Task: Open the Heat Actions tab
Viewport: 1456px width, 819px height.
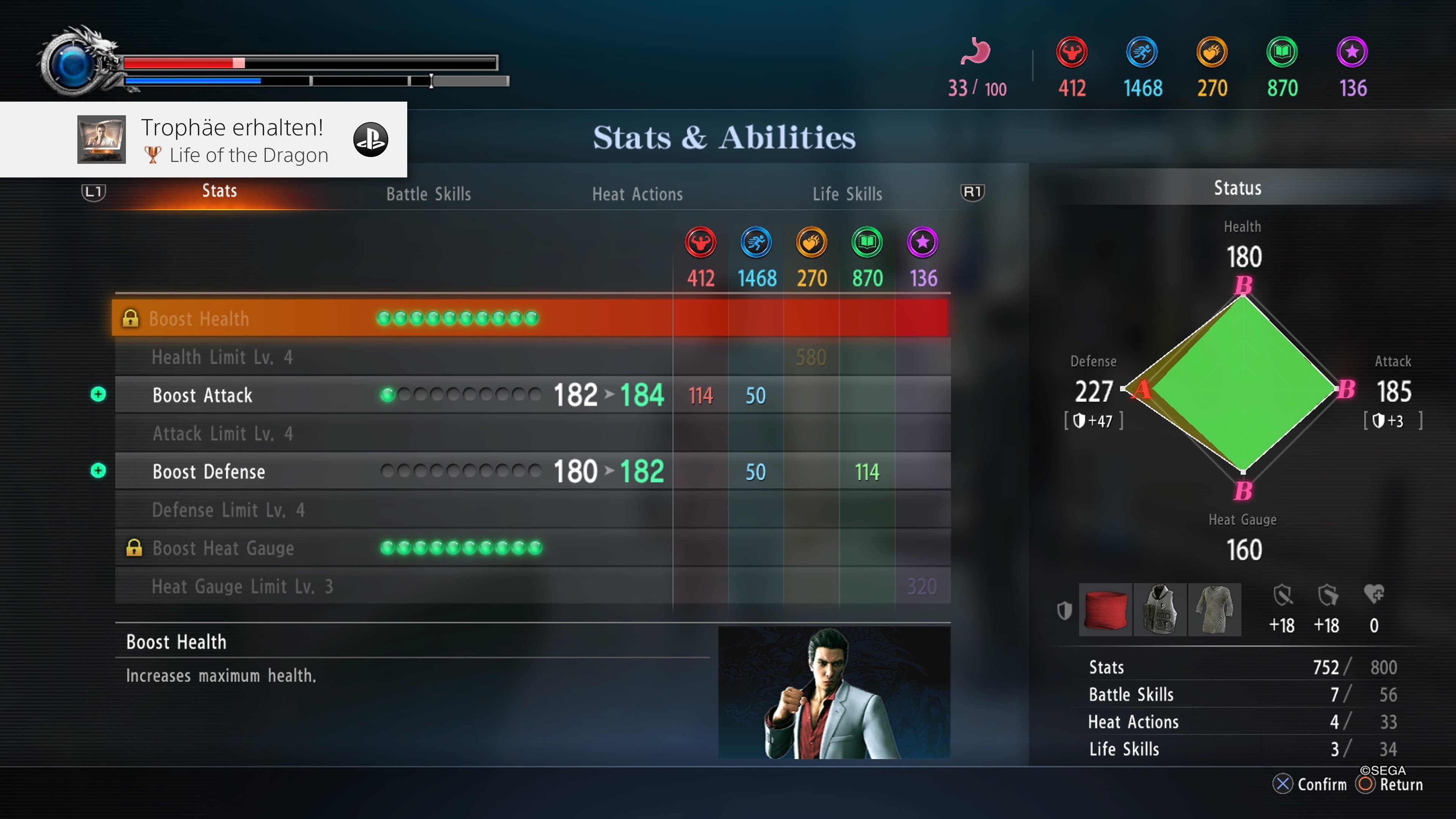Action: (x=637, y=194)
